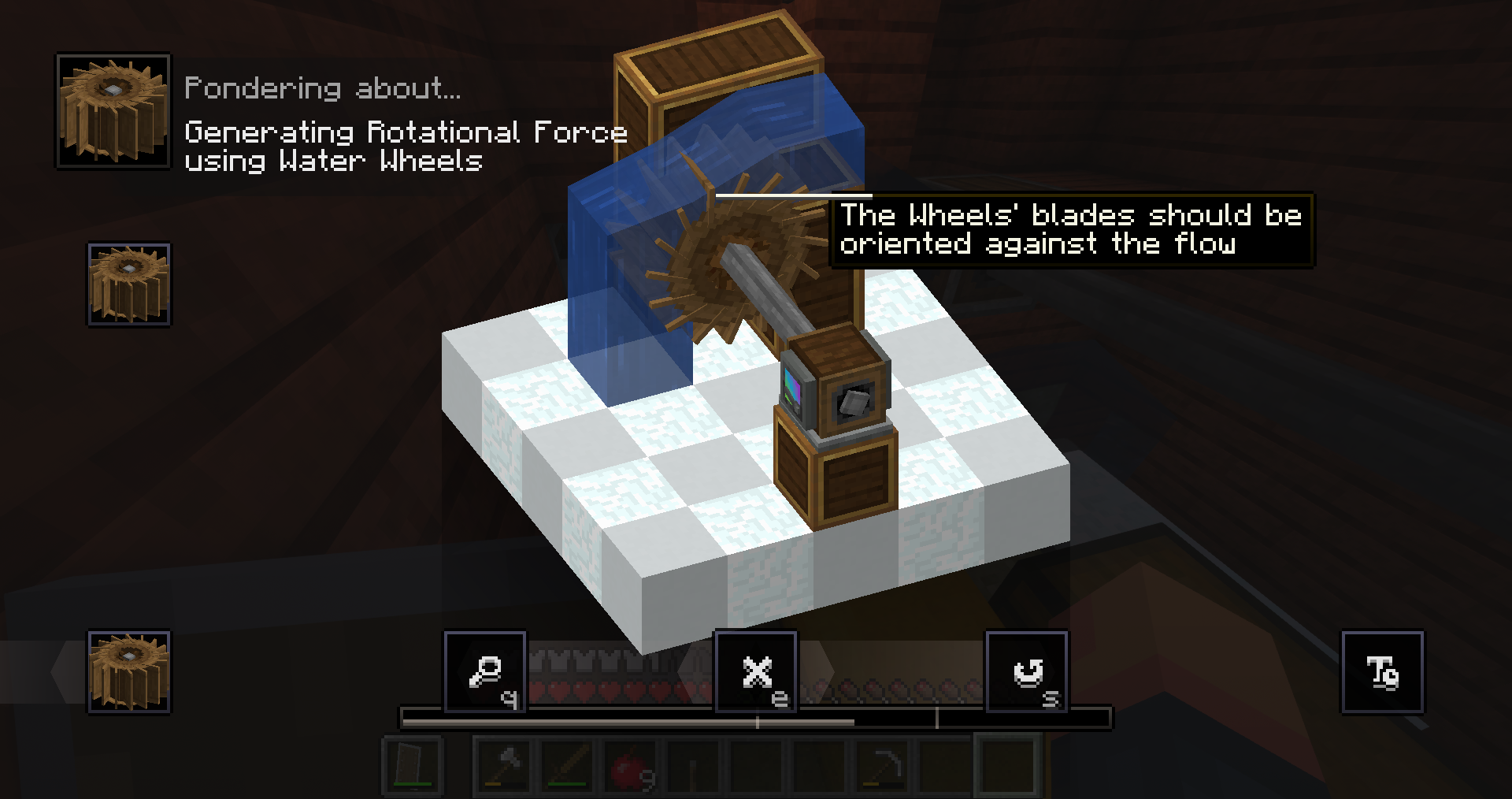The width and height of the screenshot is (1512, 799).
Task: Click the pickaxe icon in the hotbar
Action: coord(882,767)
